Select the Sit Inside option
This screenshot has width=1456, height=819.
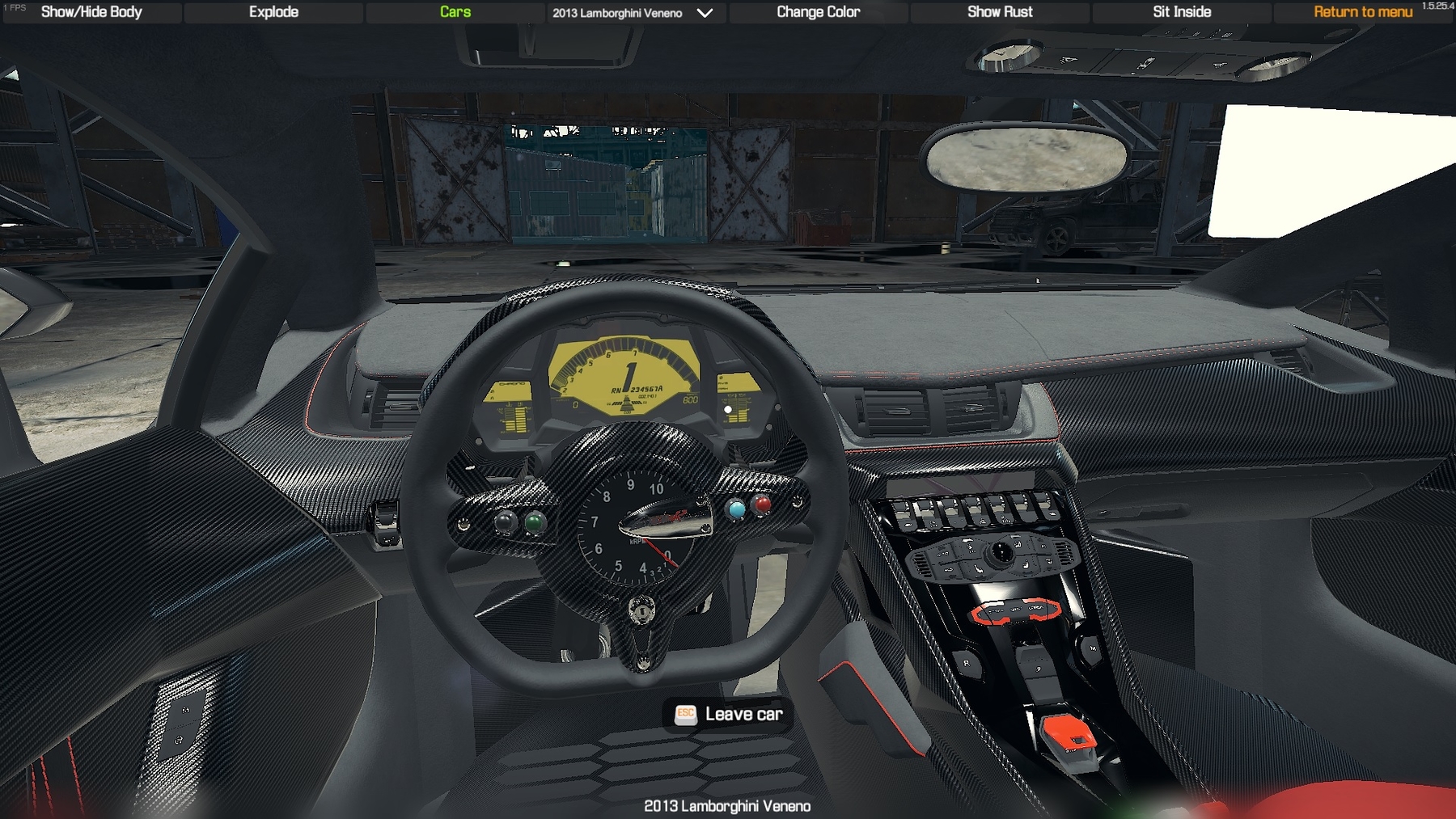1182,12
